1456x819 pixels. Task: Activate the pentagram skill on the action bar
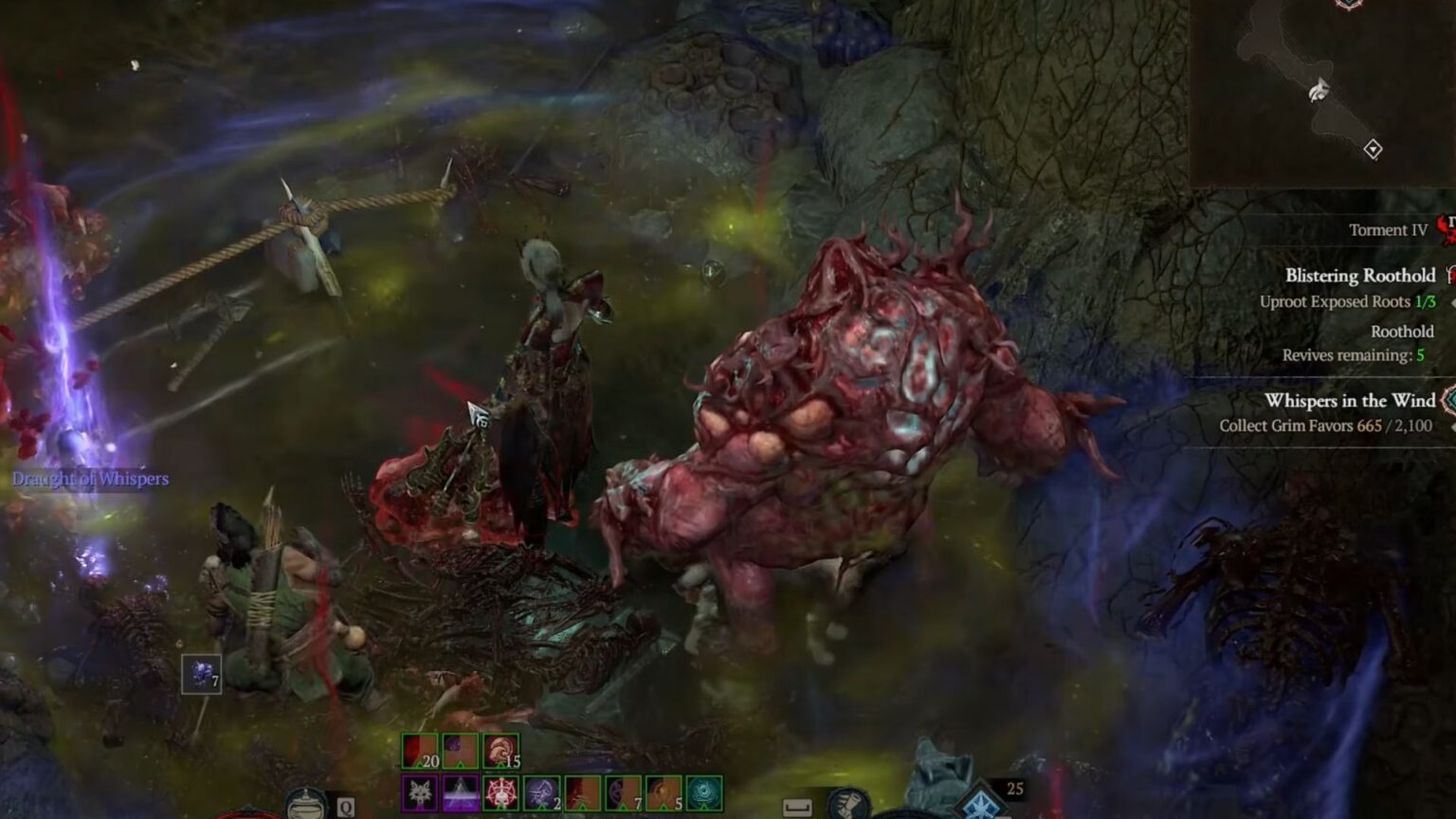[x=500, y=792]
